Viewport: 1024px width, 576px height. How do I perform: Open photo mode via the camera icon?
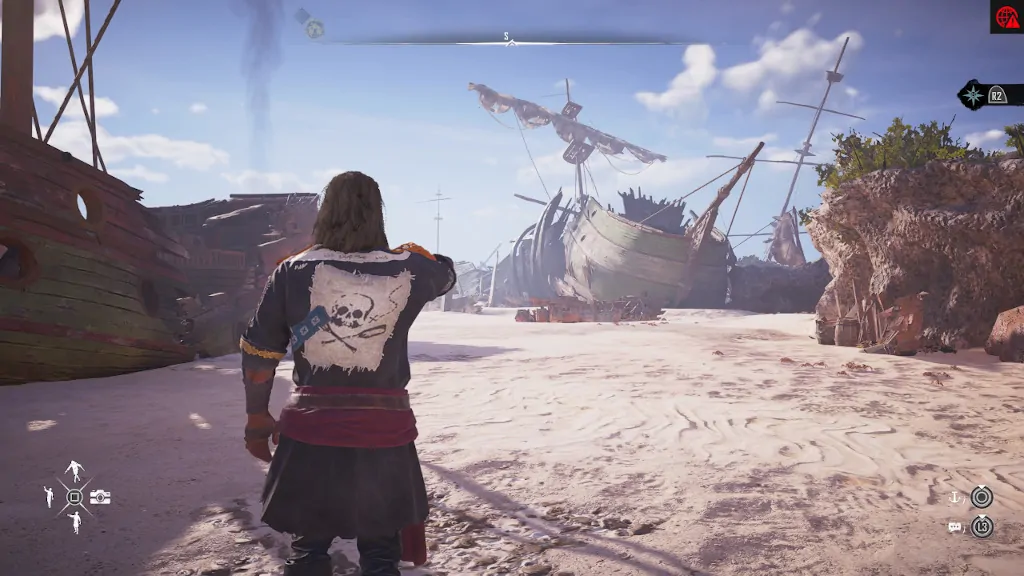click(100, 497)
